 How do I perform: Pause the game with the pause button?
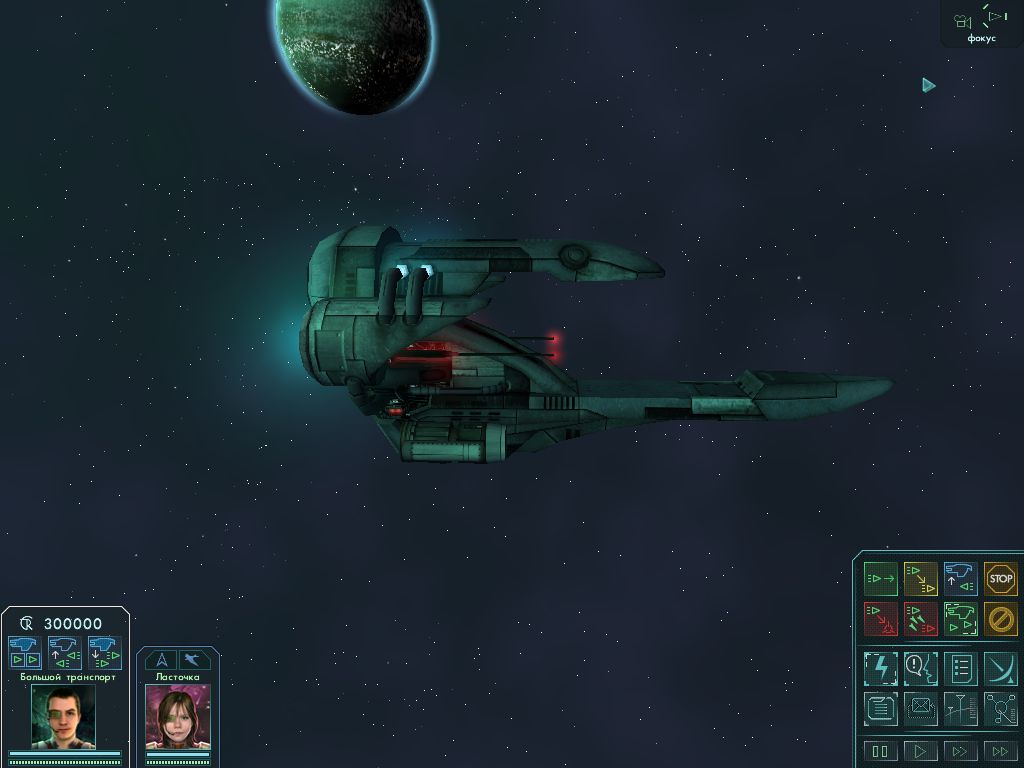coord(880,751)
